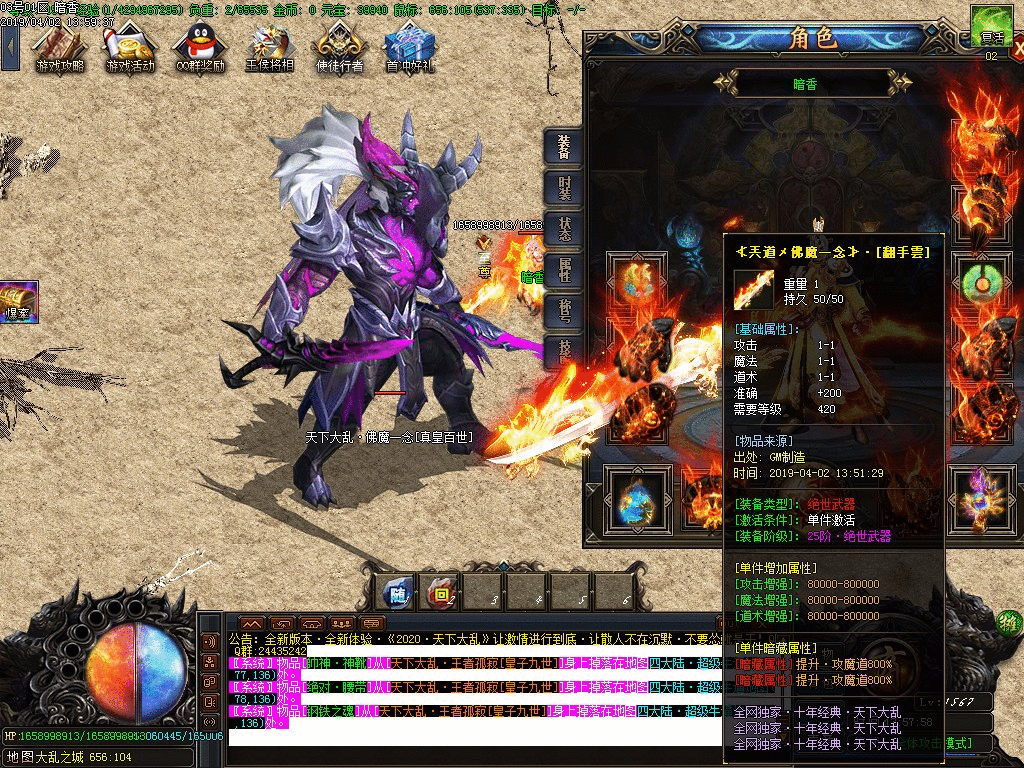
Task: Claim the 首冲好礼 blue gift box
Action: pos(409,46)
